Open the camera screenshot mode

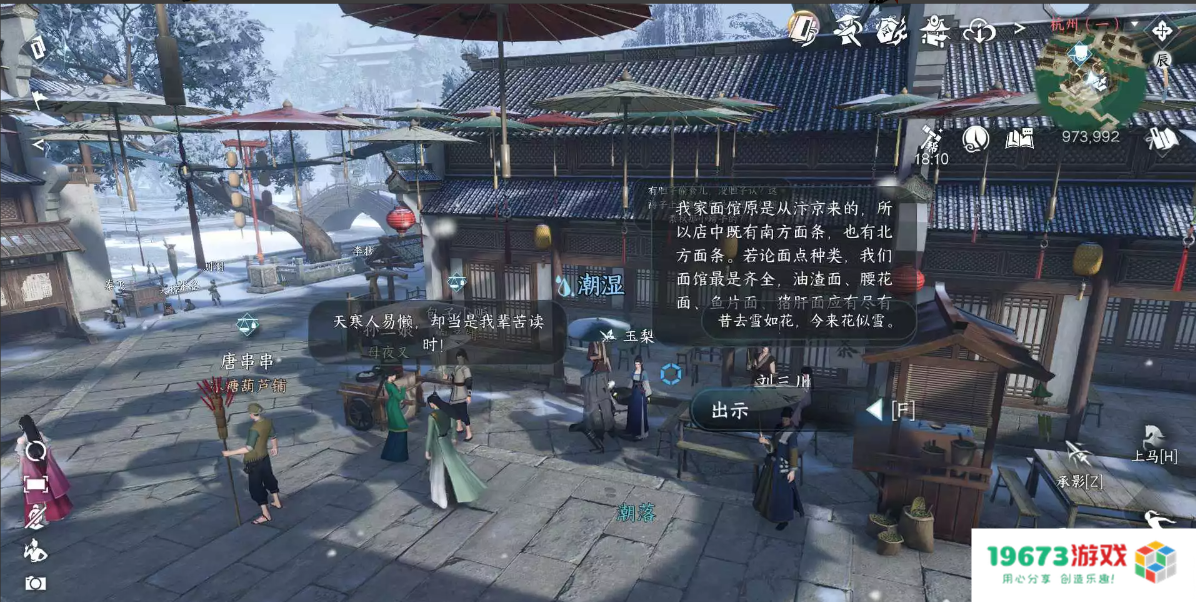pos(35,583)
